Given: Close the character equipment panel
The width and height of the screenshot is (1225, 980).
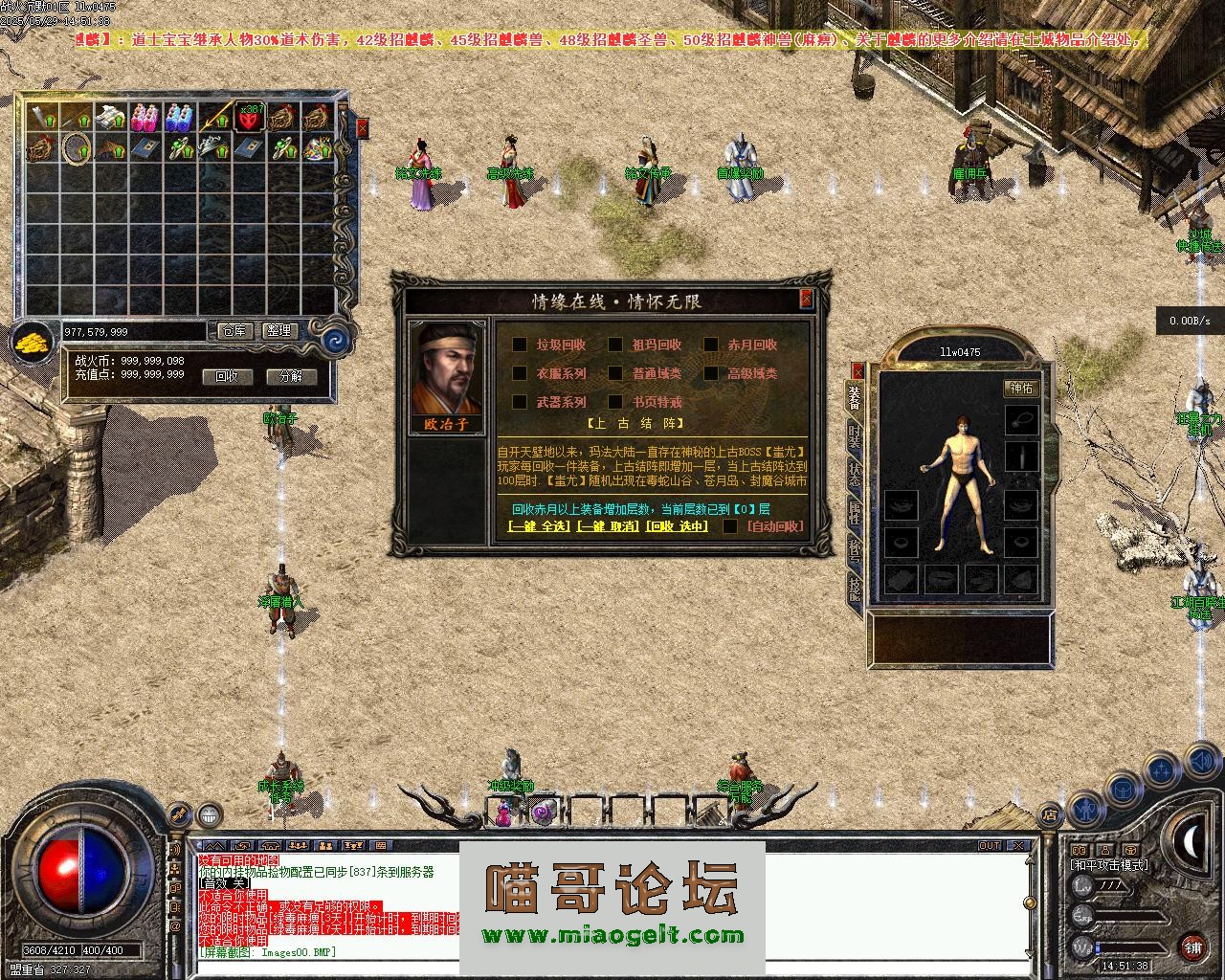Looking at the screenshot, I should tap(857, 369).
